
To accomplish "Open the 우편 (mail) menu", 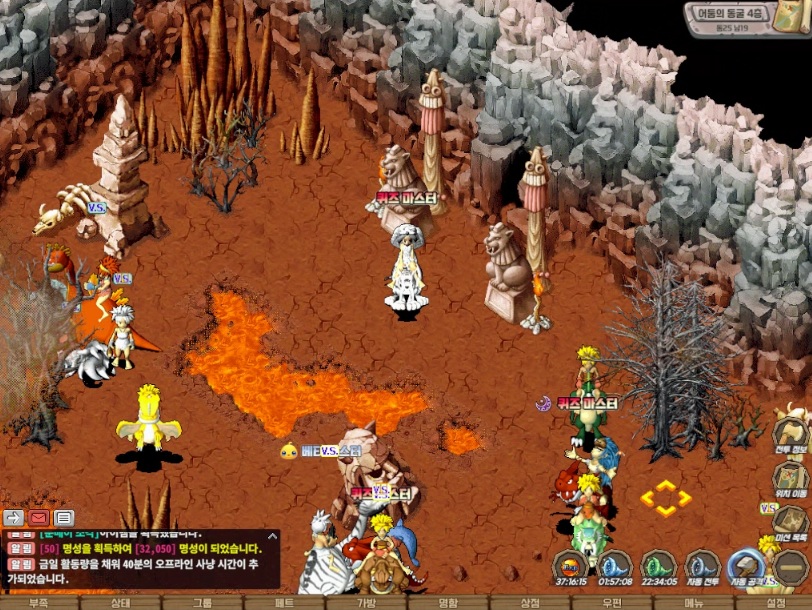I will pos(612,603).
